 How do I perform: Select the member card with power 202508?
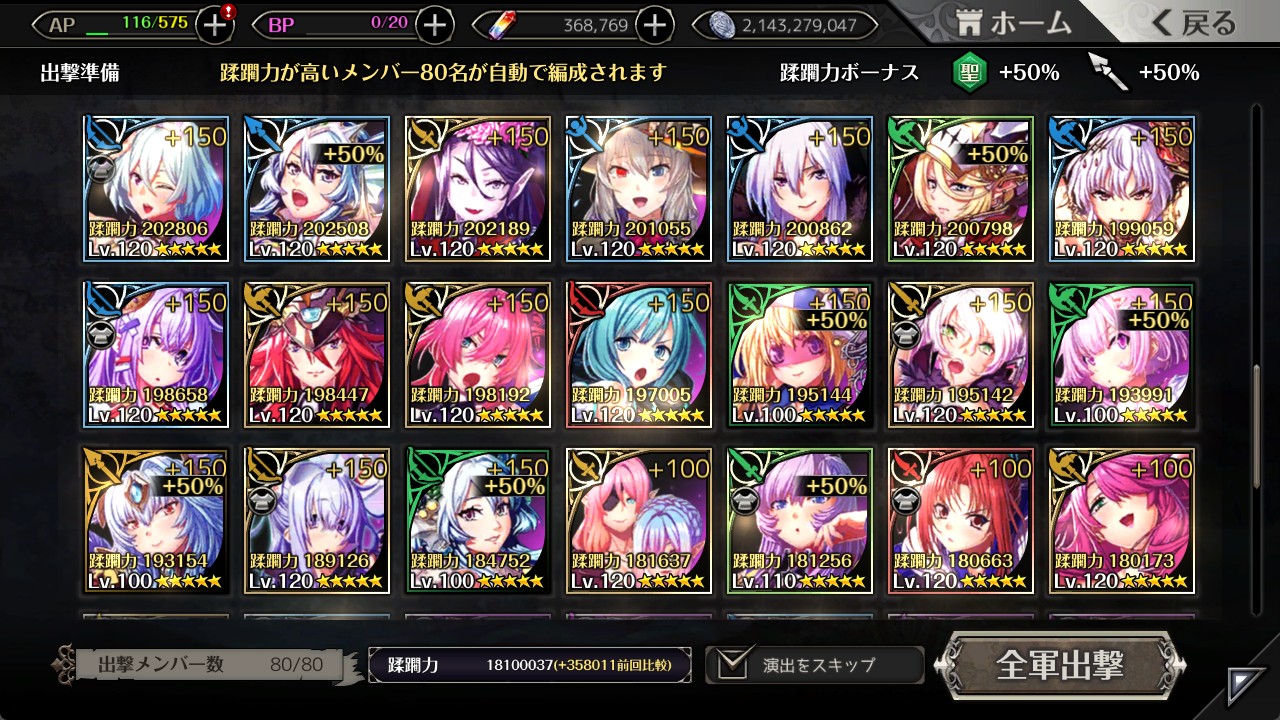(317, 189)
